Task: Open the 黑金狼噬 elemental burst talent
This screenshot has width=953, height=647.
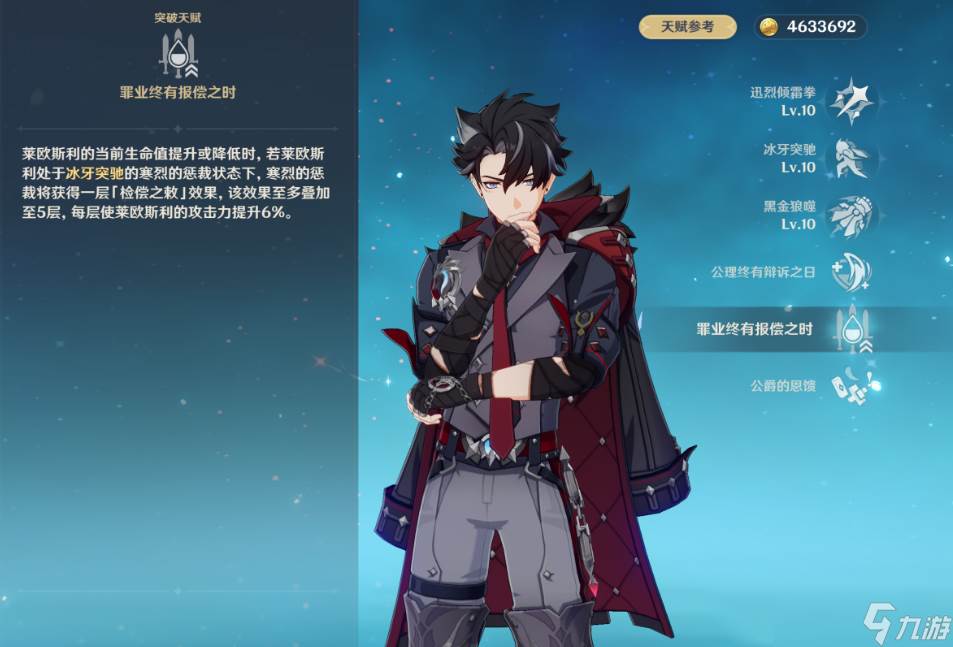Action: coord(851,215)
